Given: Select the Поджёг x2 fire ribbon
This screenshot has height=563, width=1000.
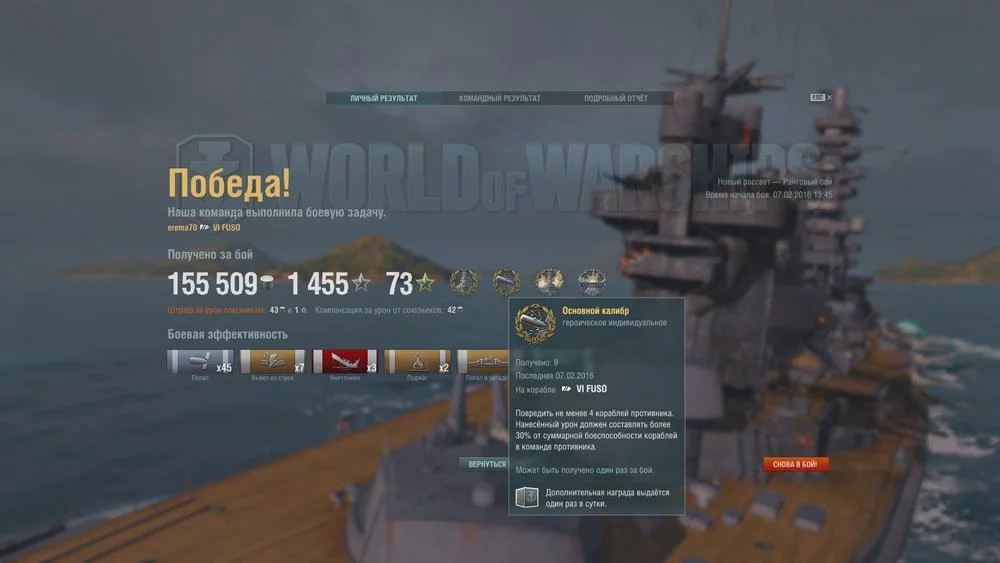Looking at the screenshot, I should click(x=418, y=362).
